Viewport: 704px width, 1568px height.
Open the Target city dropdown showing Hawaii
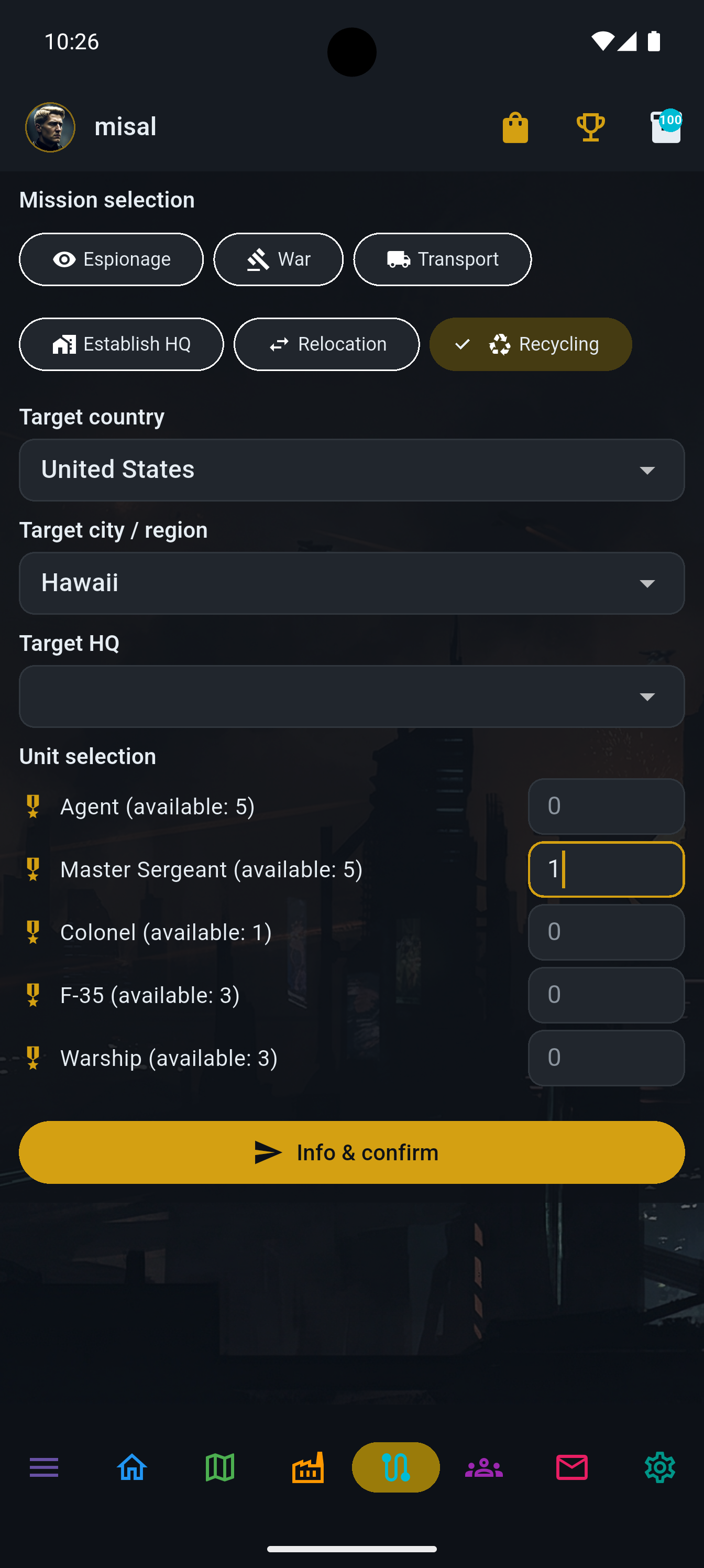click(x=351, y=583)
